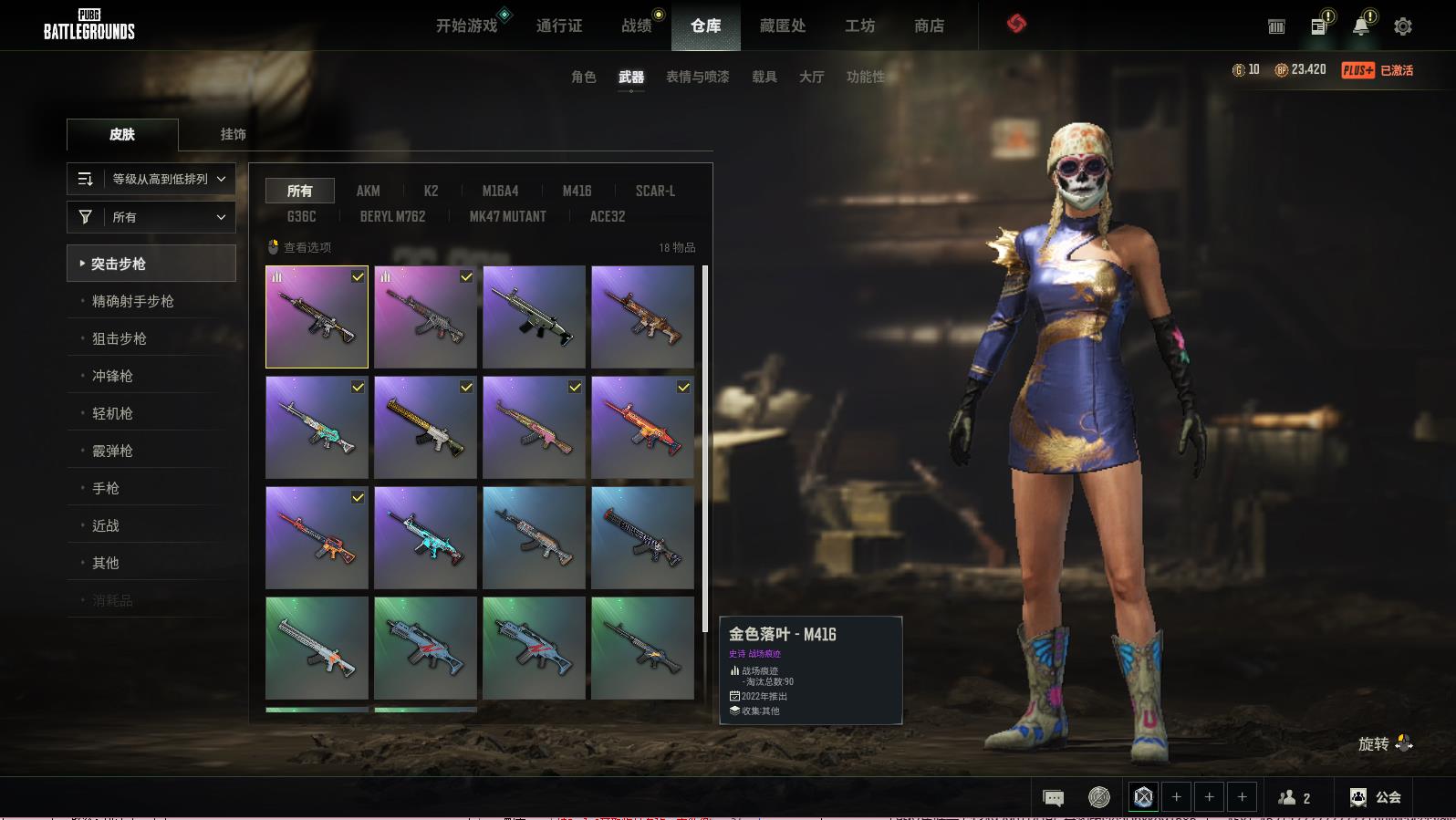The width and height of the screenshot is (1456, 820).
Task: Open the notifications bell
Action: tap(1360, 26)
